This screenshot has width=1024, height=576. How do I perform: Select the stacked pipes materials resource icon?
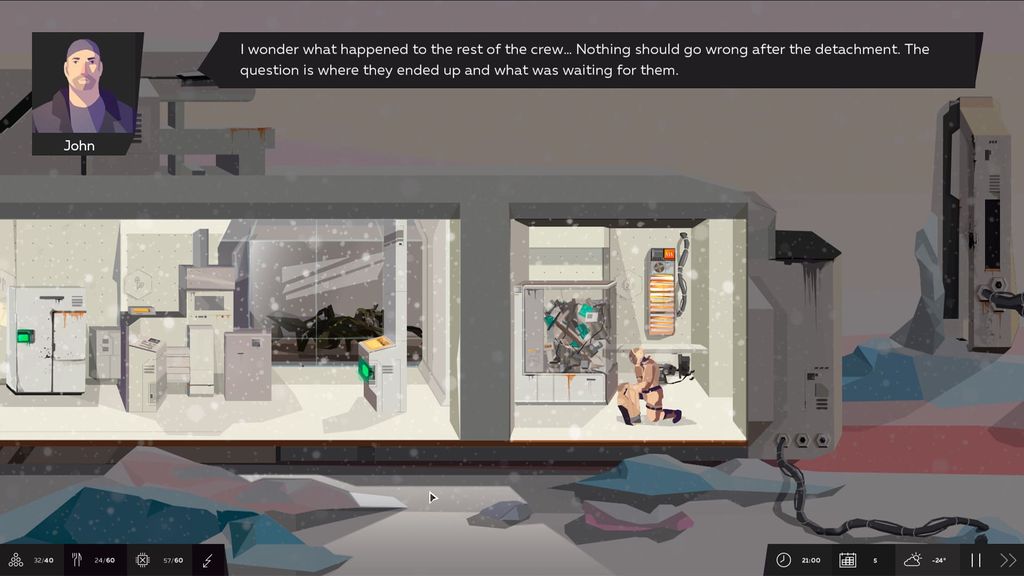point(15,560)
